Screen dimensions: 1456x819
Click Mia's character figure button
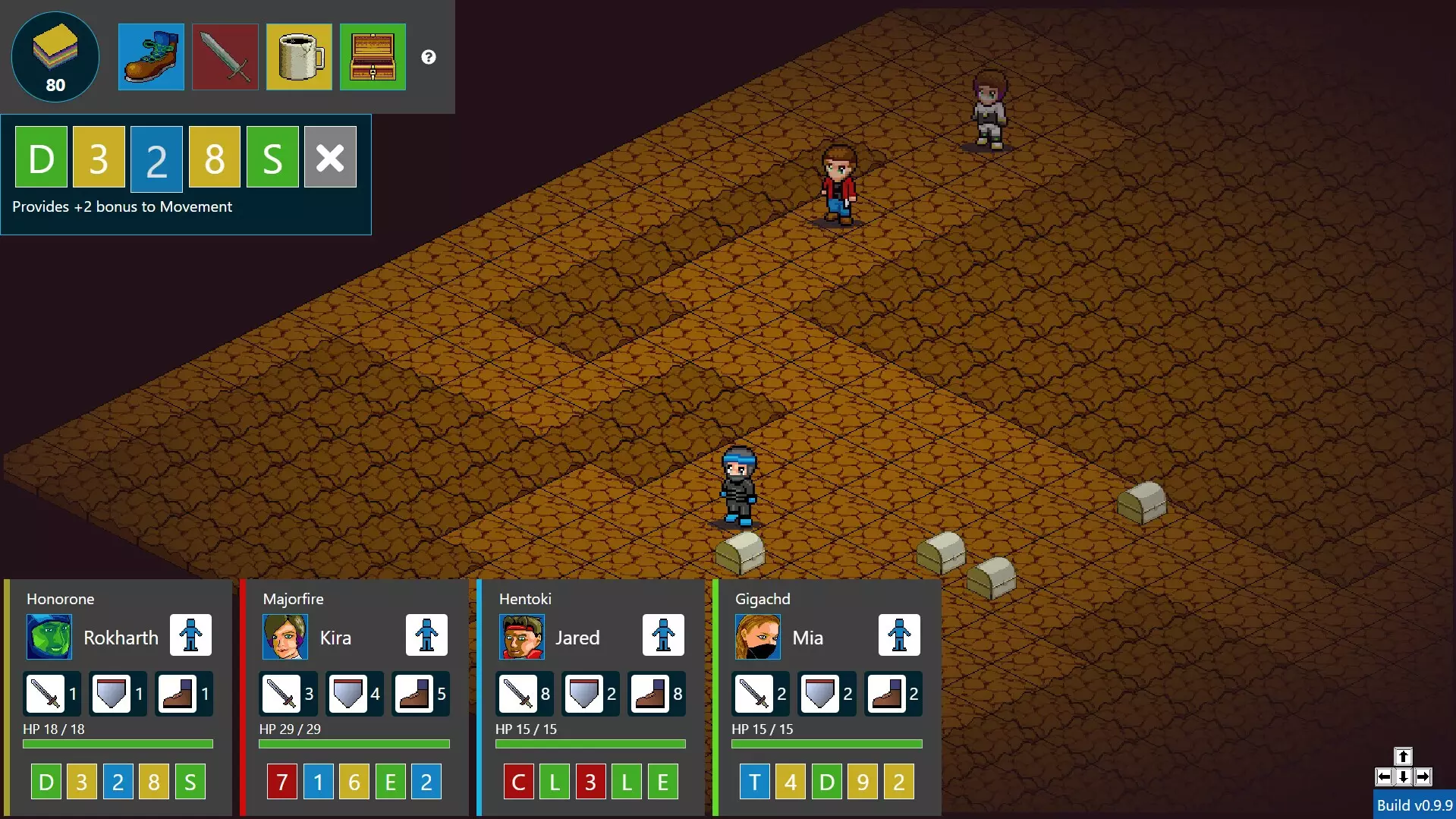click(x=899, y=635)
